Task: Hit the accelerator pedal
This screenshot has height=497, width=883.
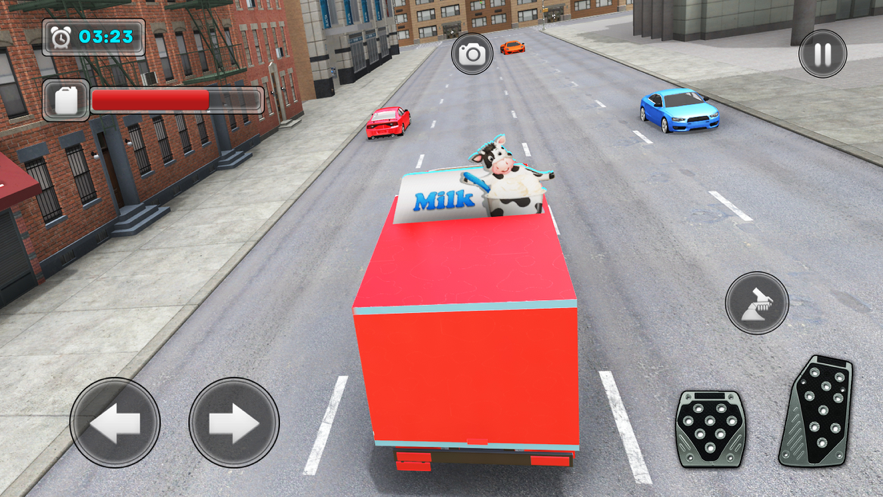Action: [817, 410]
